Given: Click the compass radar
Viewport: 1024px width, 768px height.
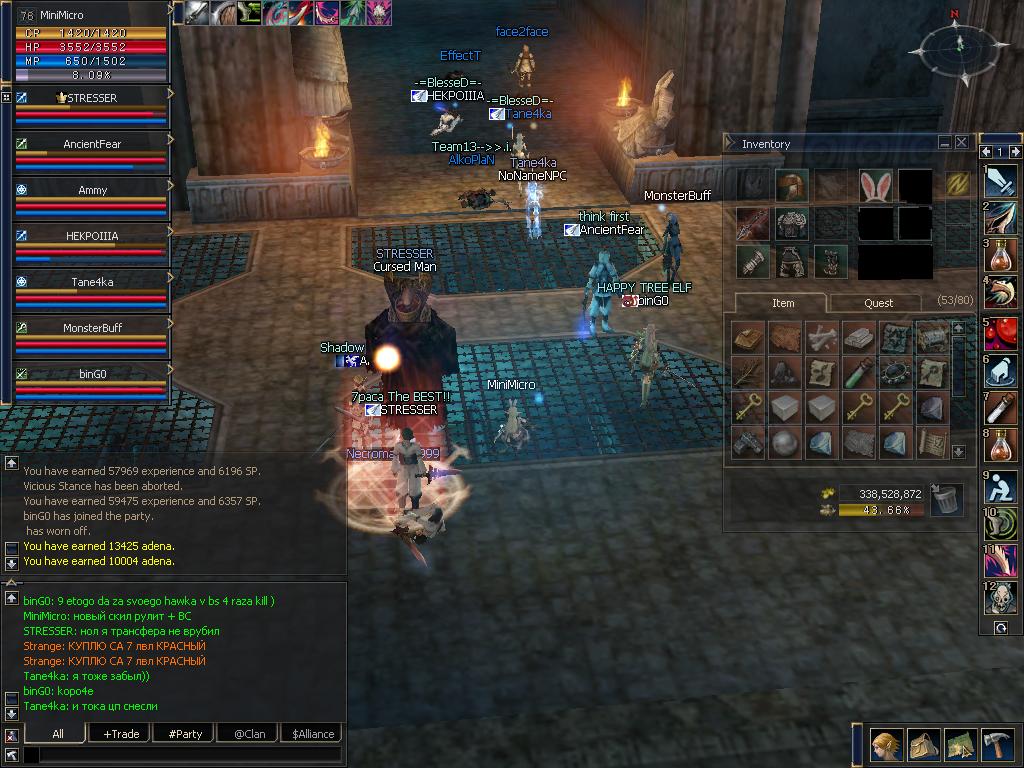Looking at the screenshot, I should click(957, 45).
